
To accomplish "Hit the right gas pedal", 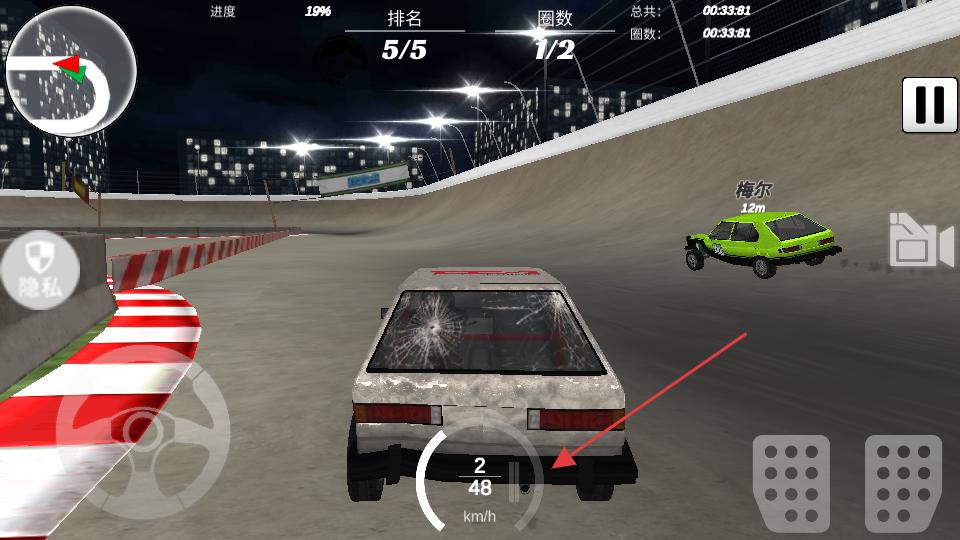I will pyautogui.click(x=903, y=482).
